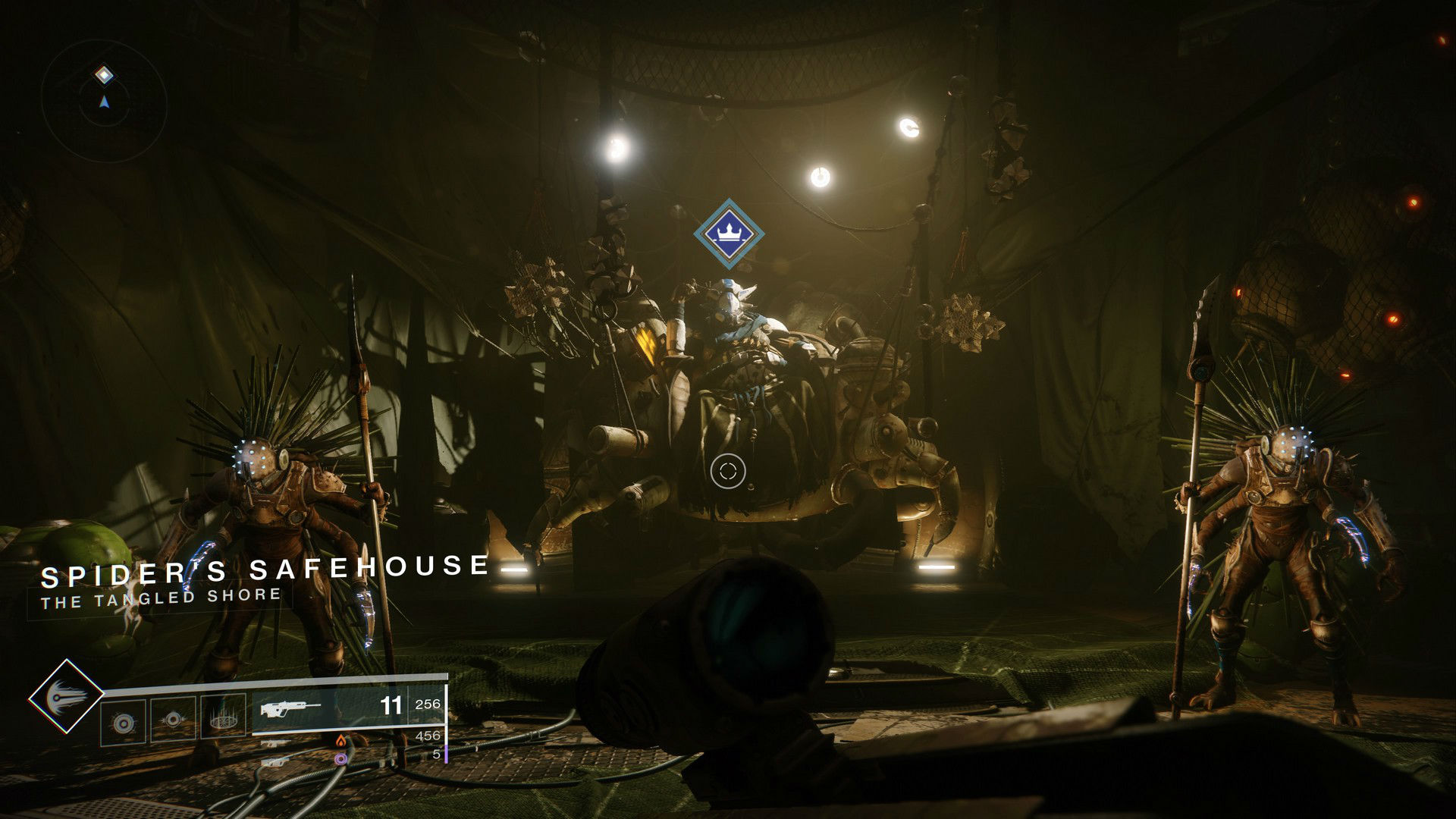Click the white waypoint diamond on the radar

[x=104, y=75]
